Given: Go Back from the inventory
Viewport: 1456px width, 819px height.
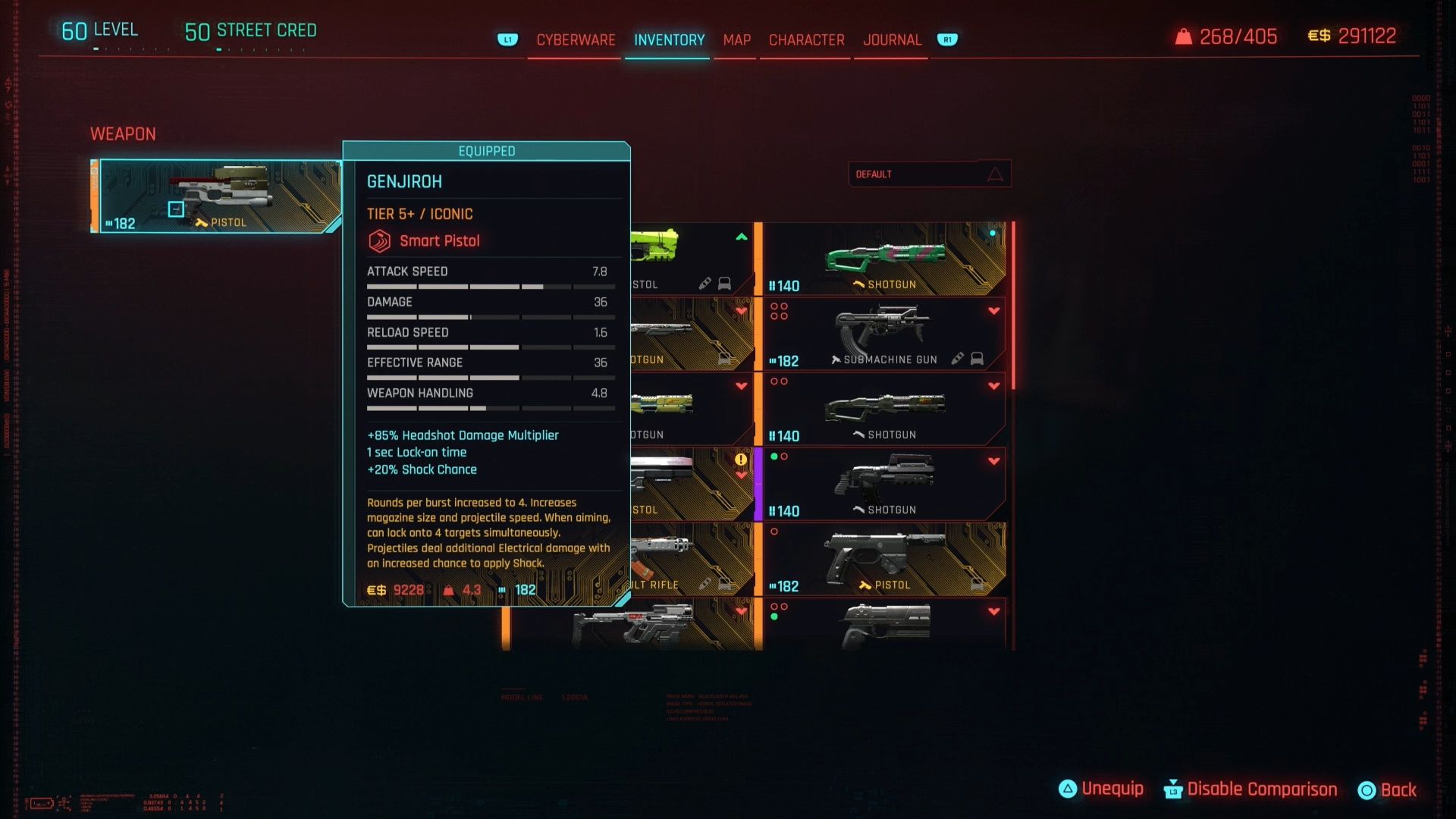Looking at the screenshot, I should click(1387, 790).
